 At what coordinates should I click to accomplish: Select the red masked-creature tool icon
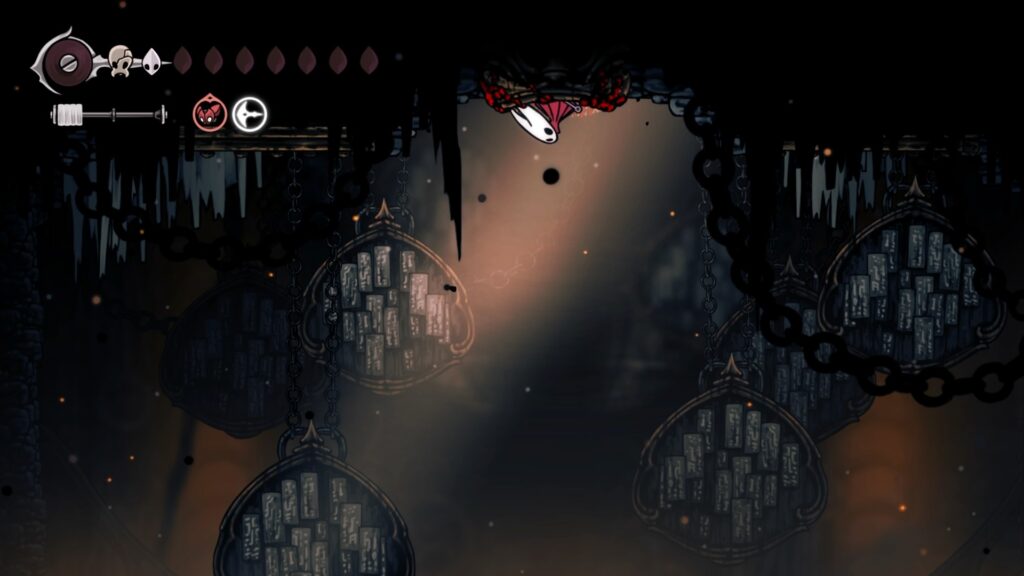click(x=209, y=113)
